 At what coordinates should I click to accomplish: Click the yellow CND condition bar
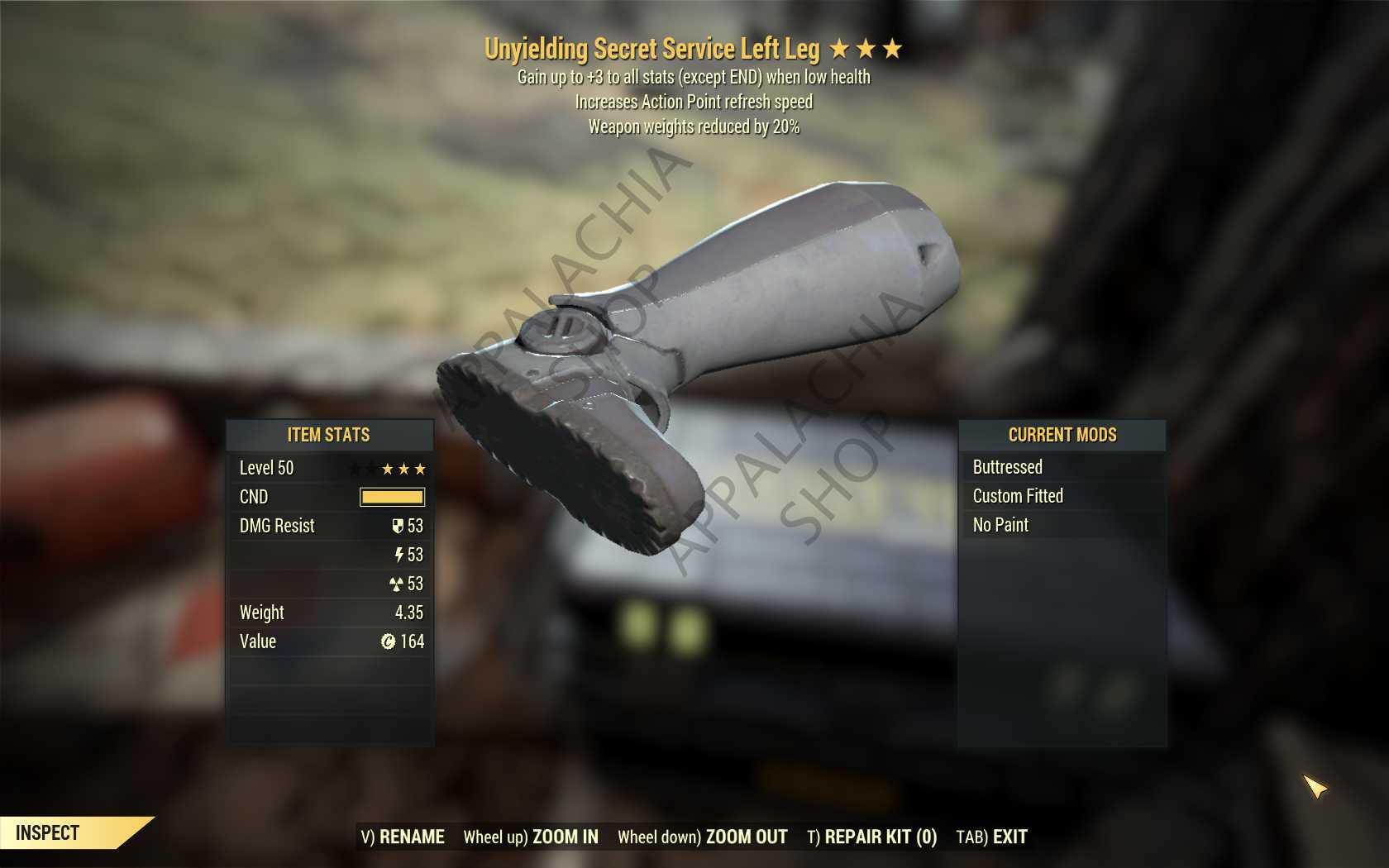pyautogui.click(x=392, y=497)
